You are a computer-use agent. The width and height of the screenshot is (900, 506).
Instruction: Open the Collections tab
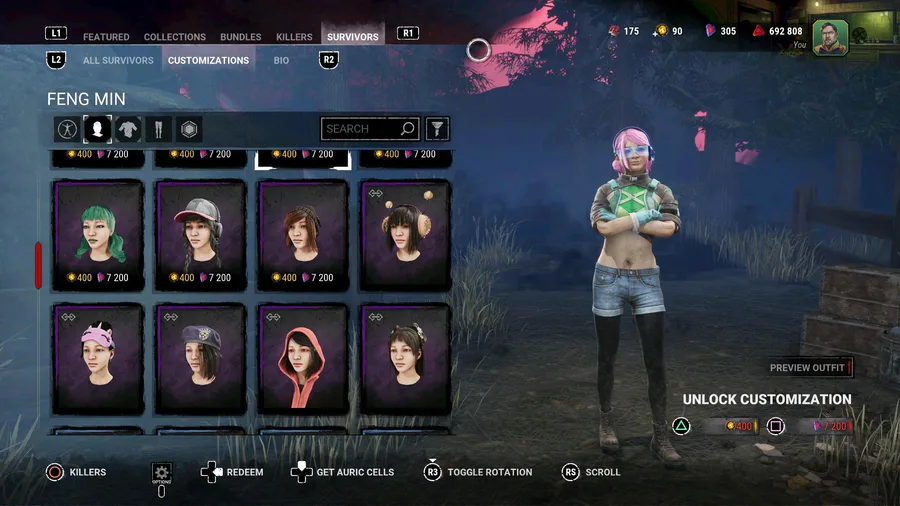[x=175, y=37]
